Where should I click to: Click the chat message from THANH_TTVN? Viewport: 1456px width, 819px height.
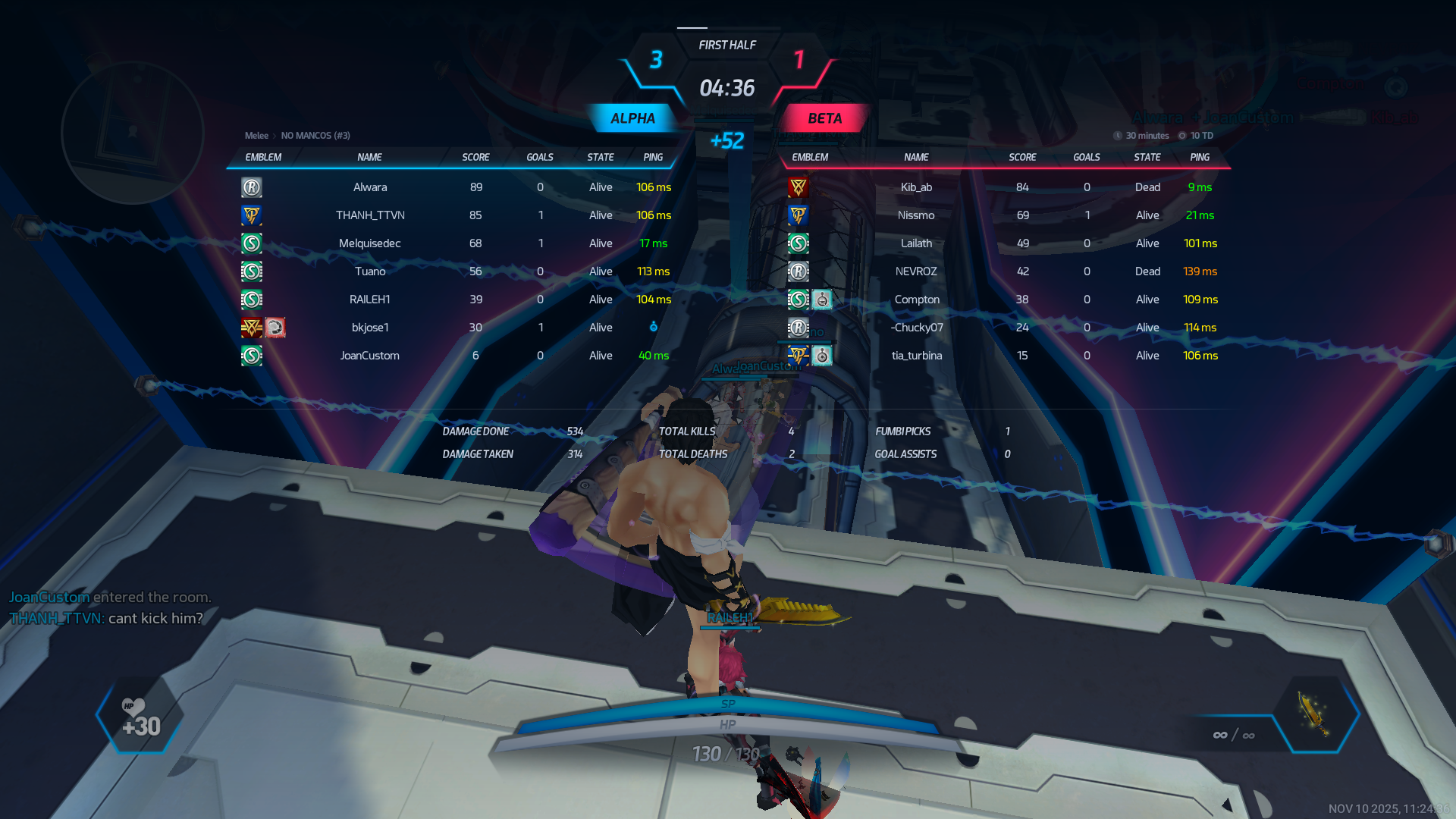tap(106, 618)
